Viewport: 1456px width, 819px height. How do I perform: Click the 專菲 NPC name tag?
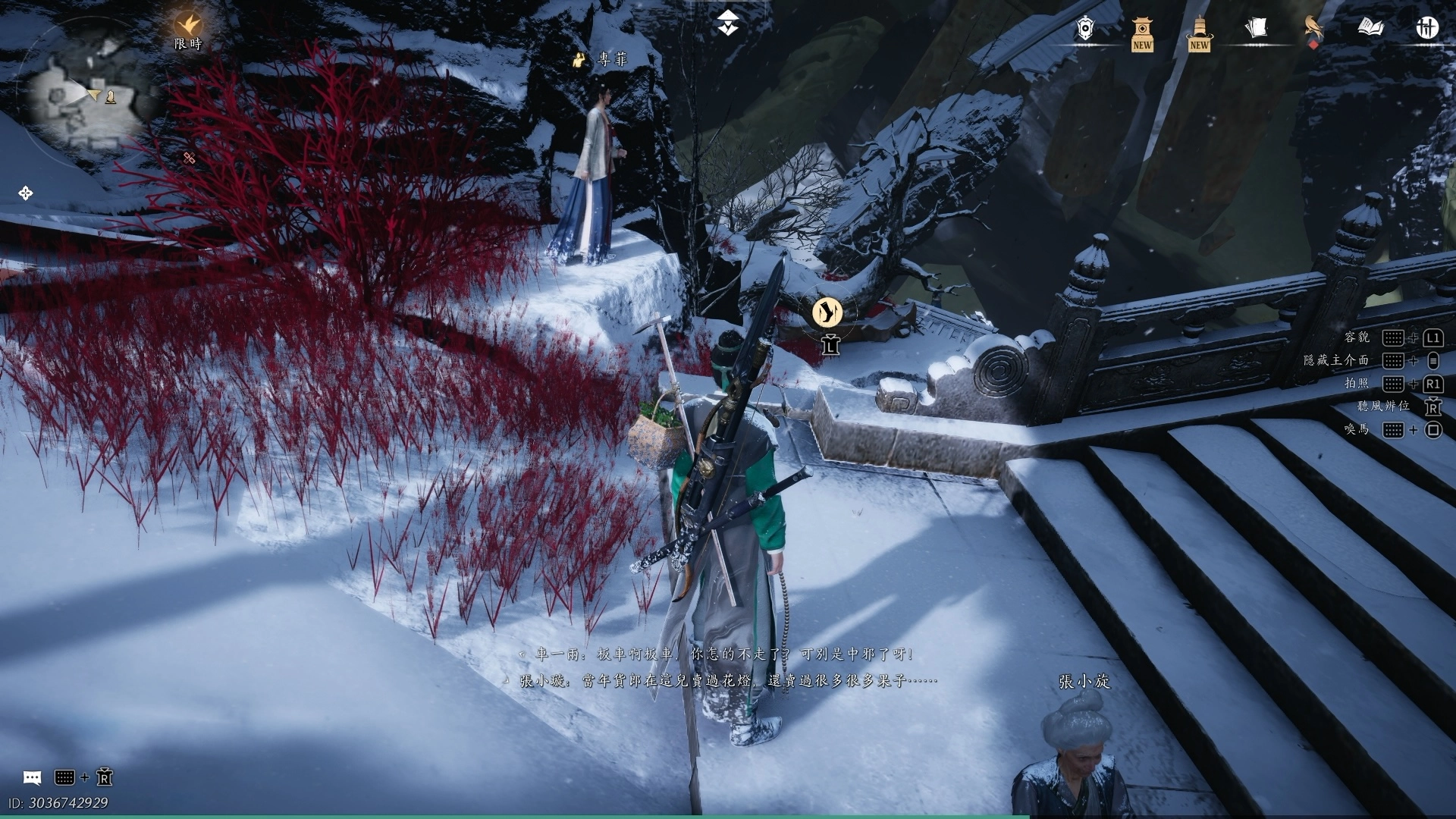[x=604, y=59]
